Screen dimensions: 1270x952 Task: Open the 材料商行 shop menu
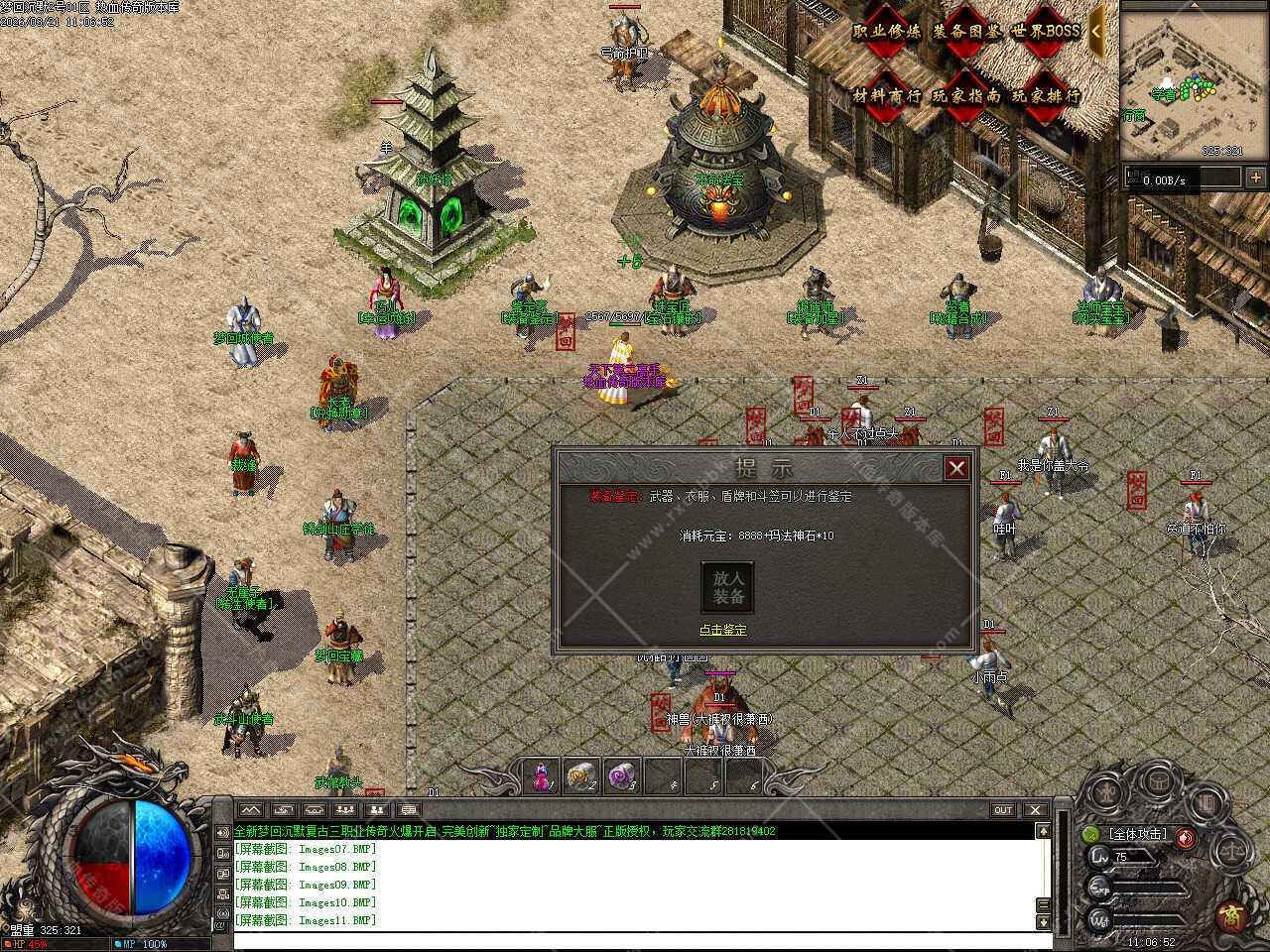[887, 96]
